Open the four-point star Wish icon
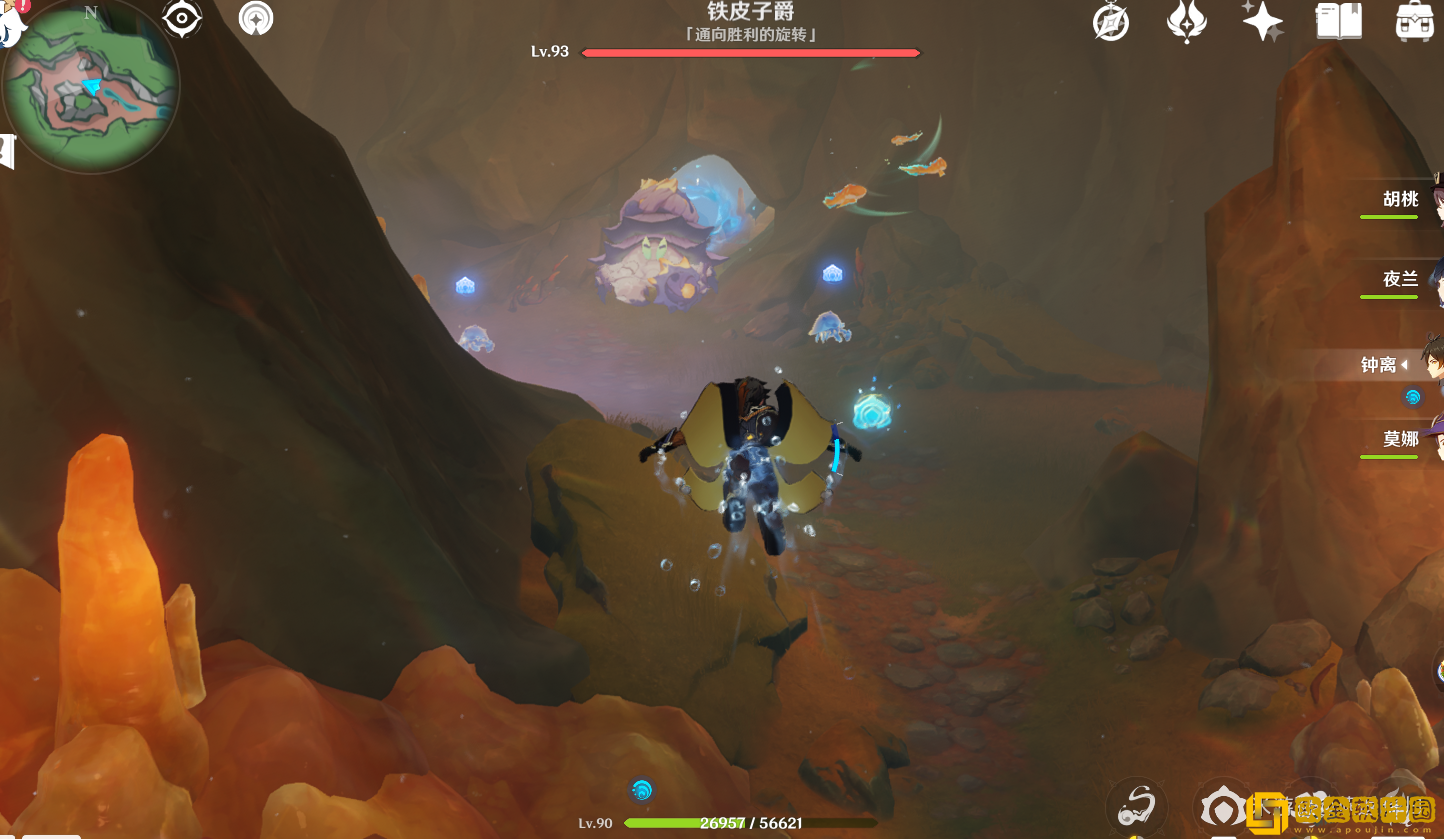Image resolution: width=1444 pixels, height=839 pixels. [x=1262, y=21]
